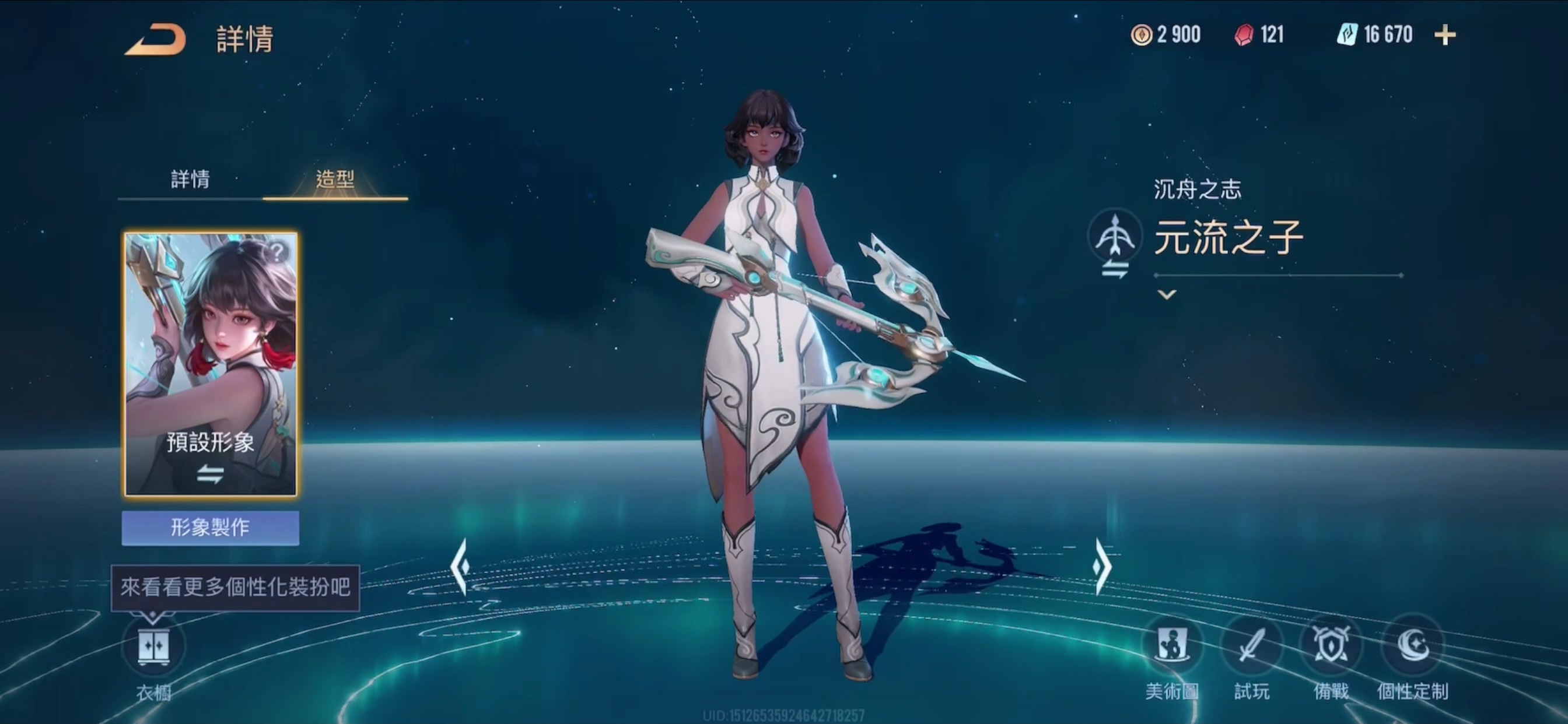View the 美術圖 artwork
Image resolution: width=1568 pixels, height=724 pixels.
[1172, 646]
